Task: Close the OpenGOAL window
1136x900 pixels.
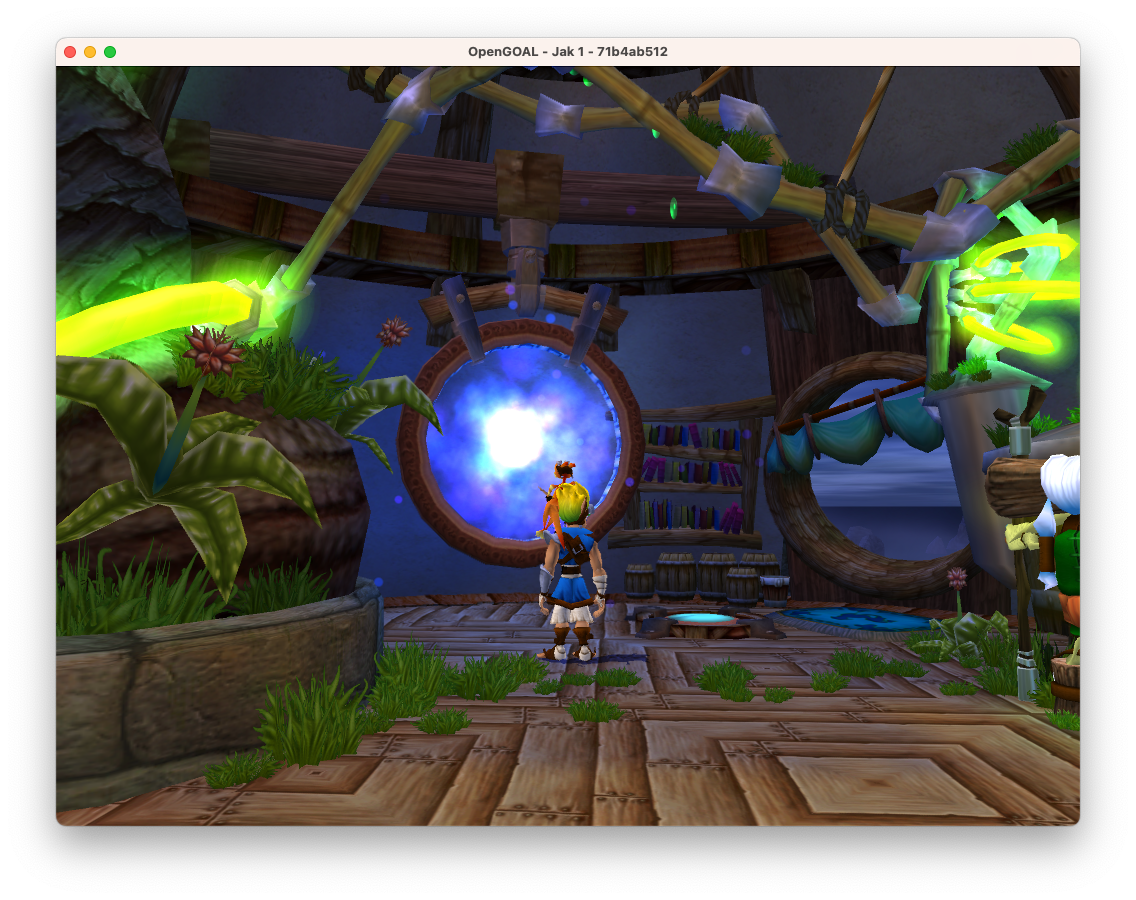Action: click(70, 52)
